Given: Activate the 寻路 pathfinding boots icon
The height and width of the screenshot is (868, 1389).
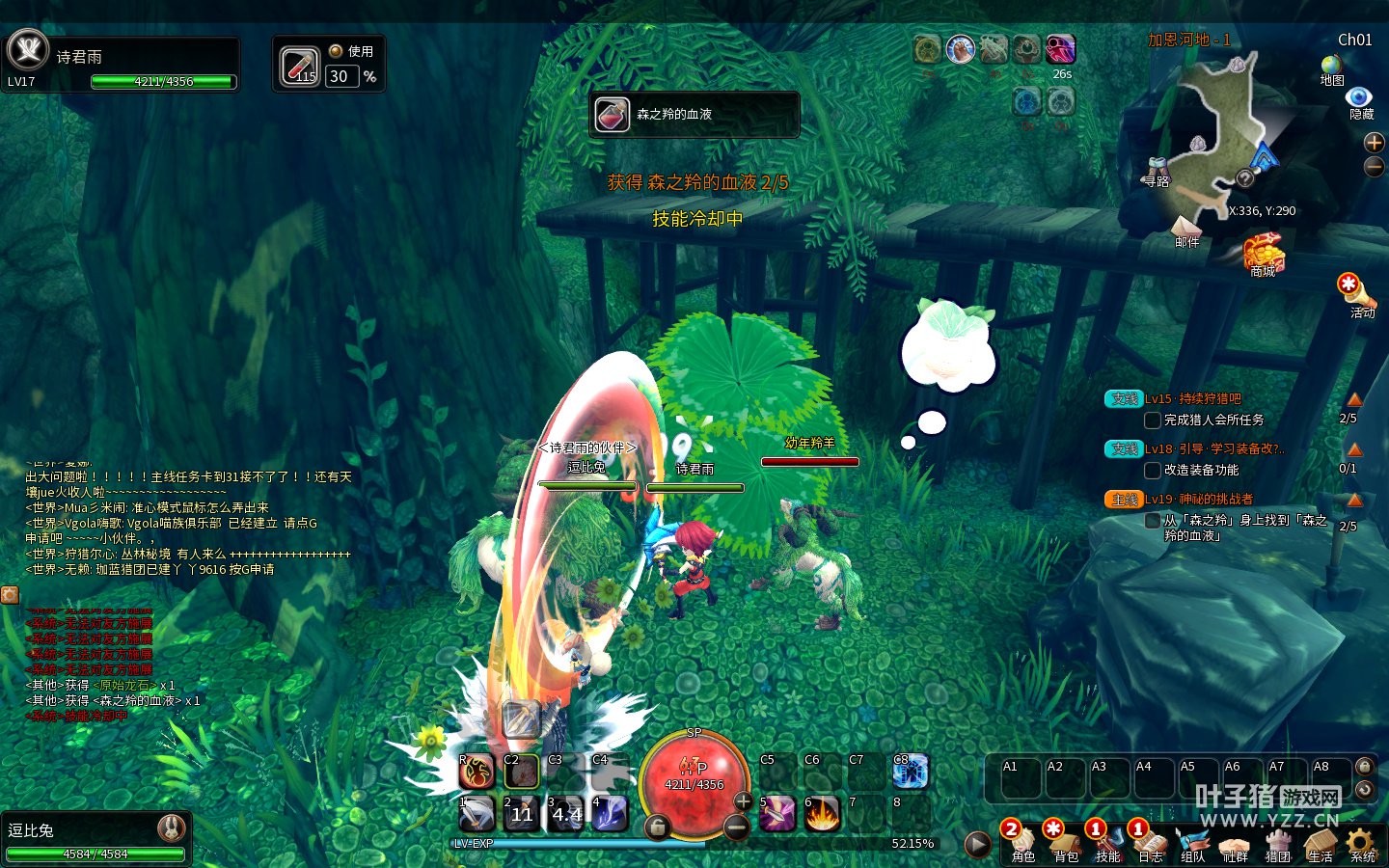Looking at the screenshot, I should pyautogui.click(x=1156, y=172).
